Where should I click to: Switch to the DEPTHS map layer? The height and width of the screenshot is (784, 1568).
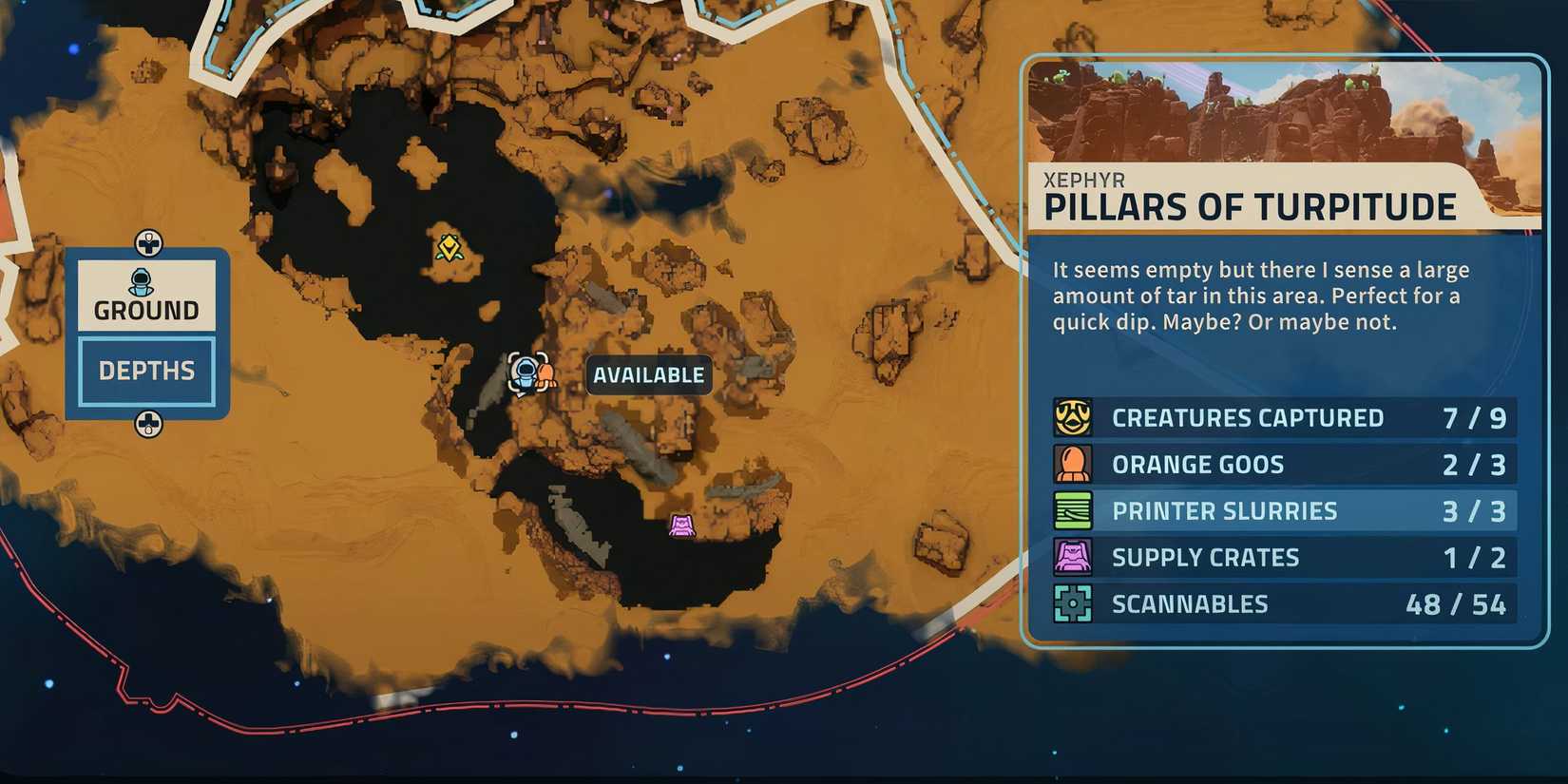(146, 371)
